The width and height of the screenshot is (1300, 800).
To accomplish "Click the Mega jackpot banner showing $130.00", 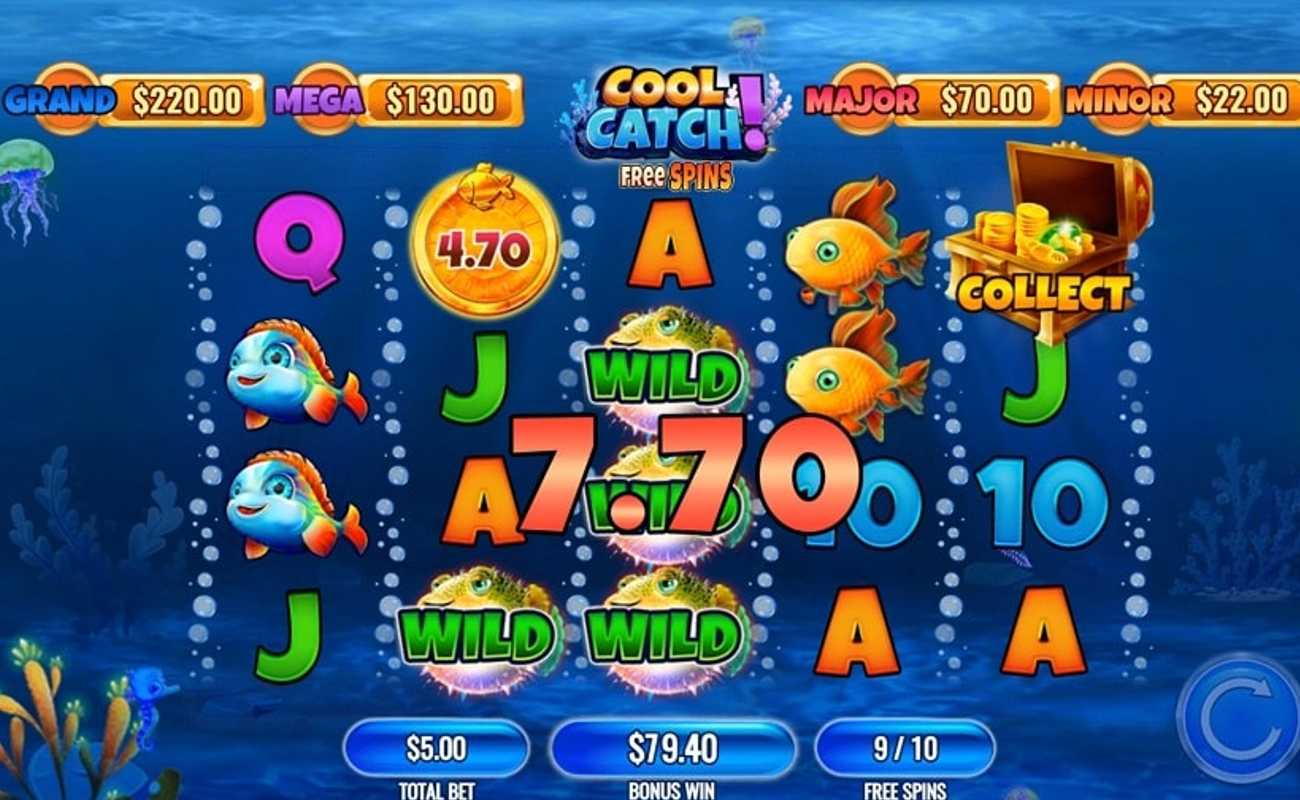I will [x=390, y=97].
